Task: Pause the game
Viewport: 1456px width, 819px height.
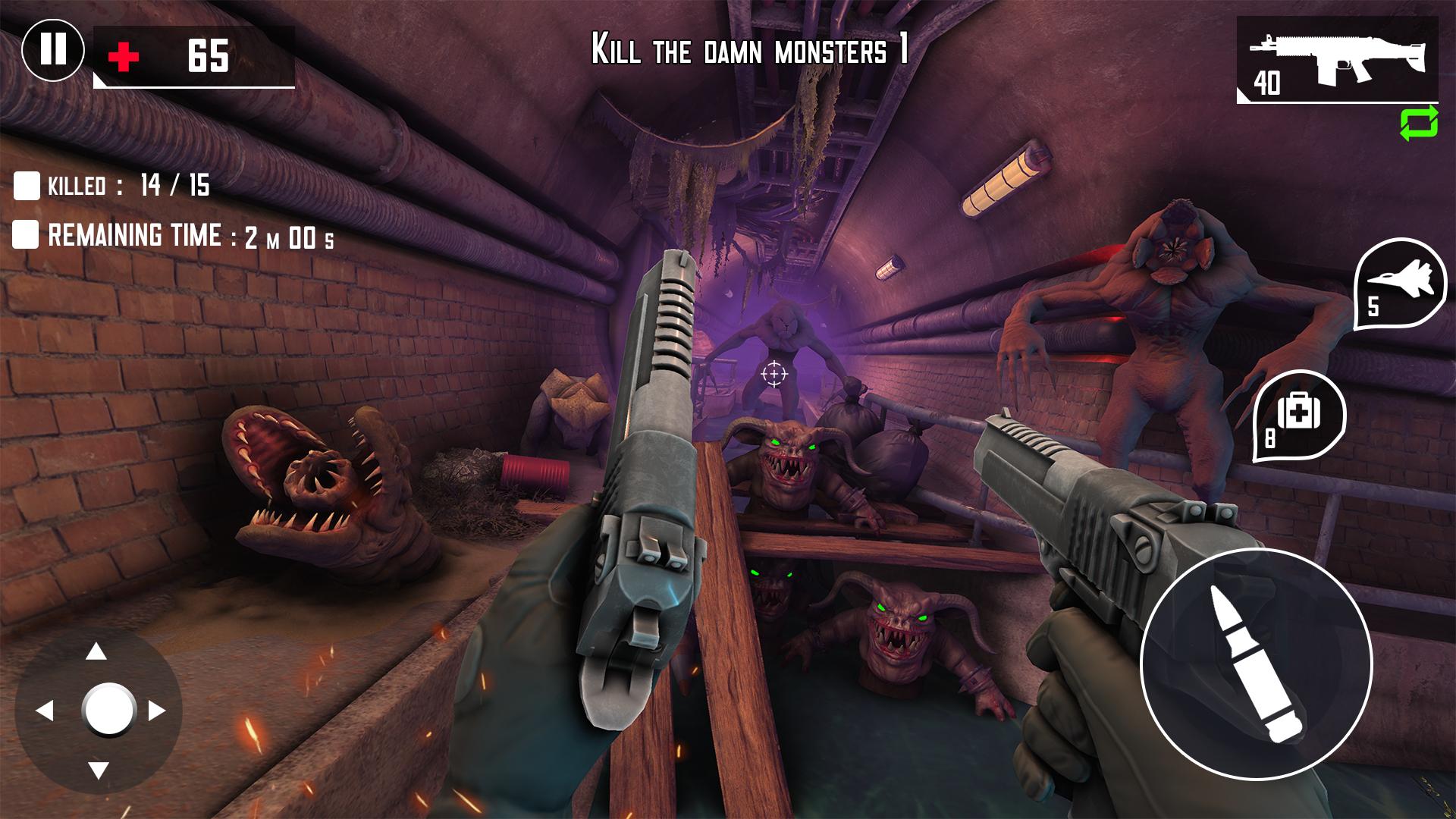Action: coord(53,49)
